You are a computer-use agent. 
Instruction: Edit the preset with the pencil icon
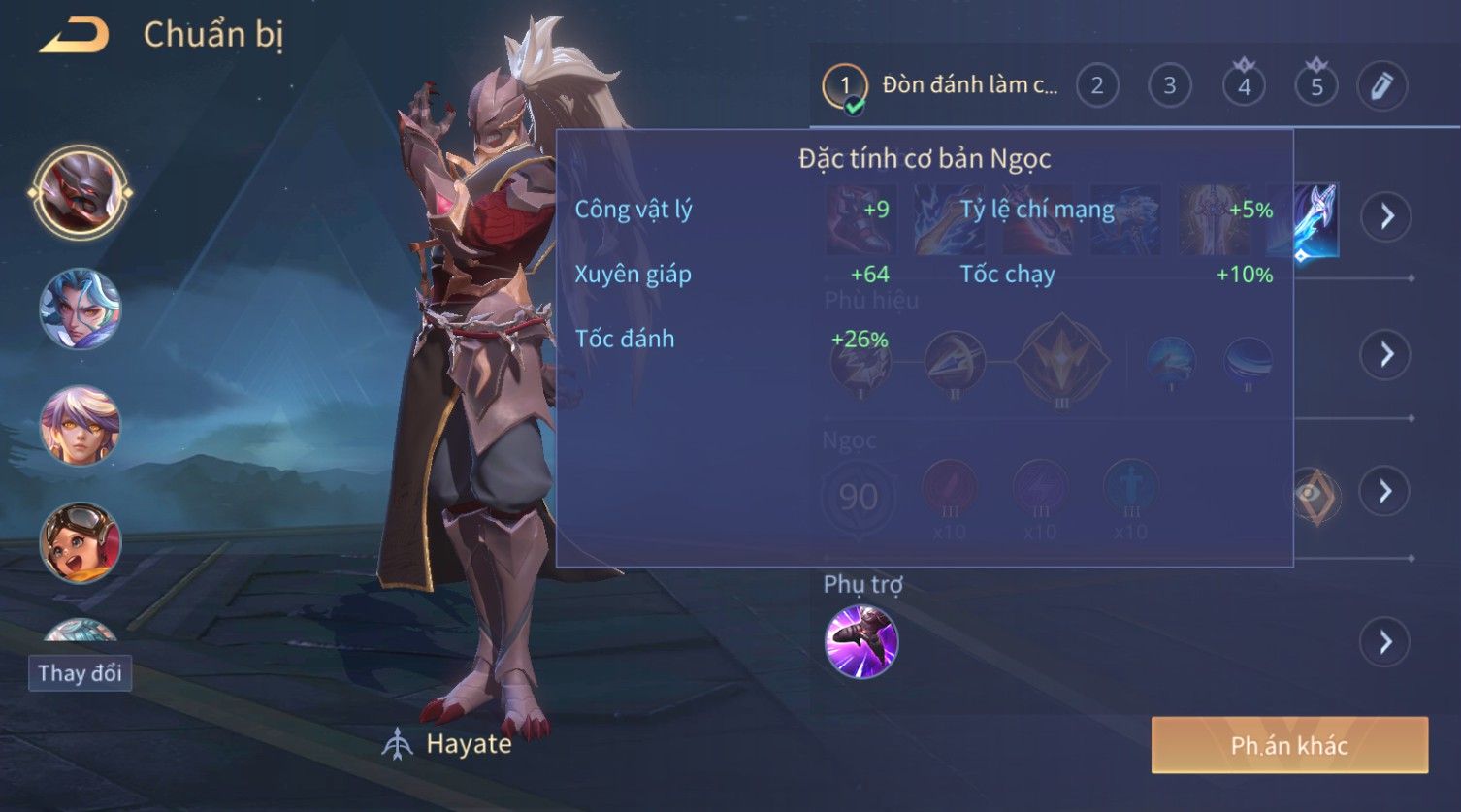coord(1381,86)
